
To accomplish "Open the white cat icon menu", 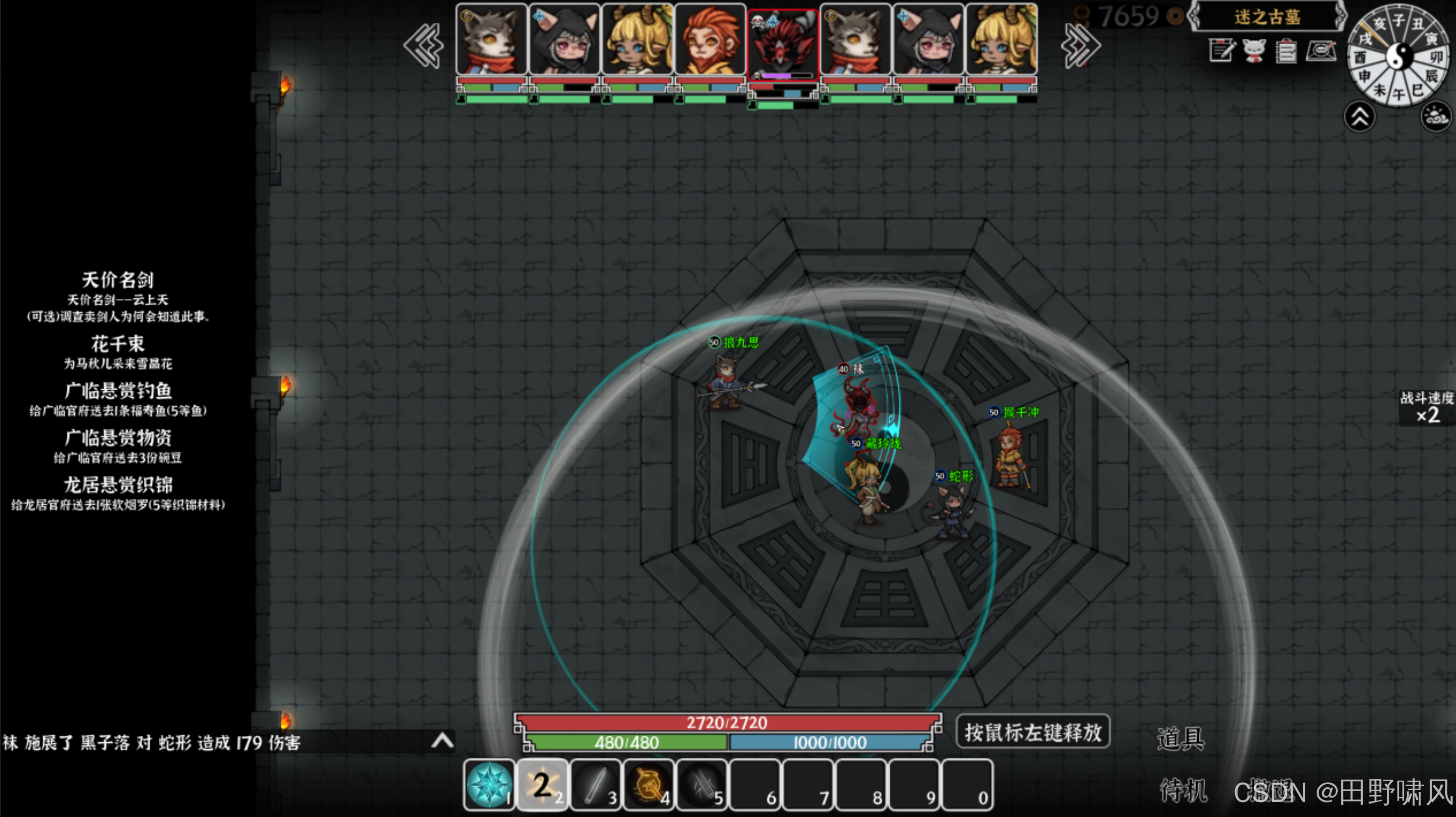I will point(1254,51).
